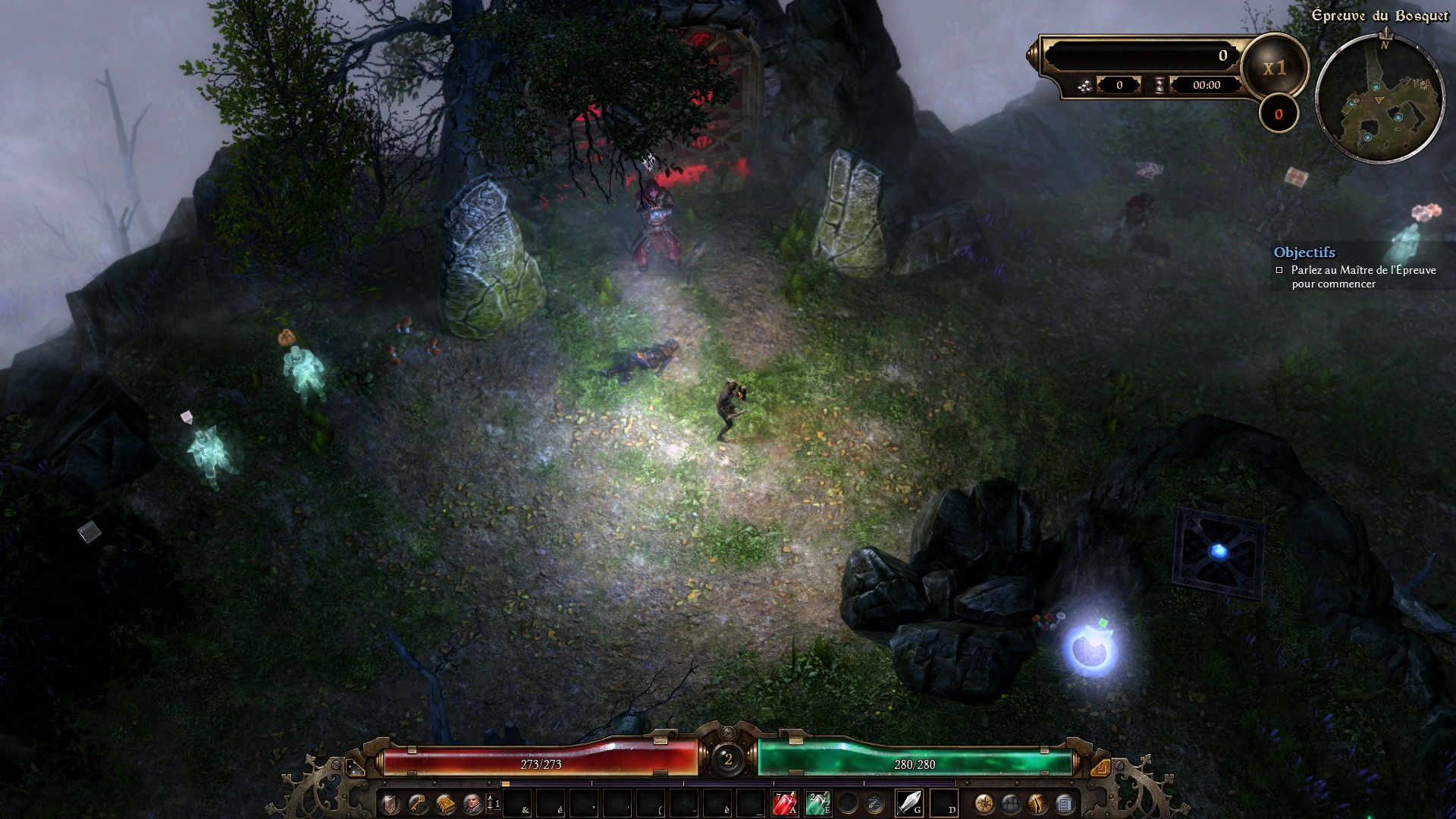Select the objective to talk to the Maître de l'Épreuve
Viewport: 1456px width, 819px height.
1363,277
